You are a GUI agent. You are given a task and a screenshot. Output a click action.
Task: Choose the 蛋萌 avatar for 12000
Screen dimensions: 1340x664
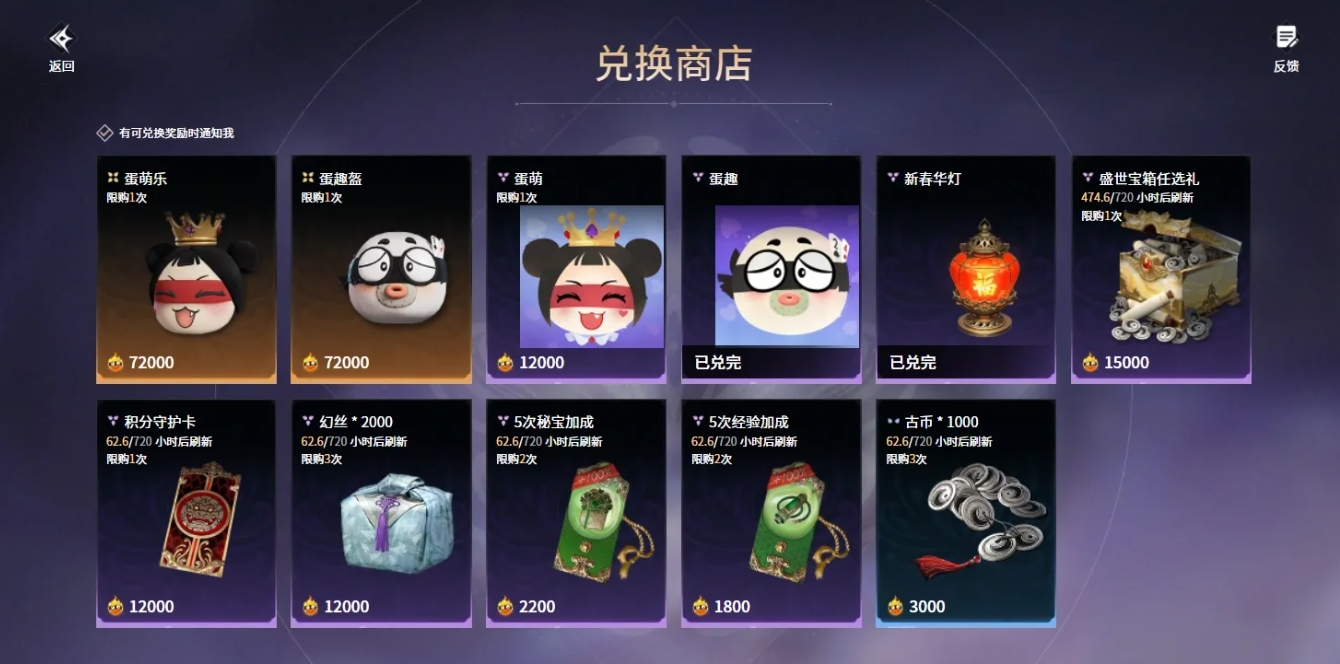(576, 269)
